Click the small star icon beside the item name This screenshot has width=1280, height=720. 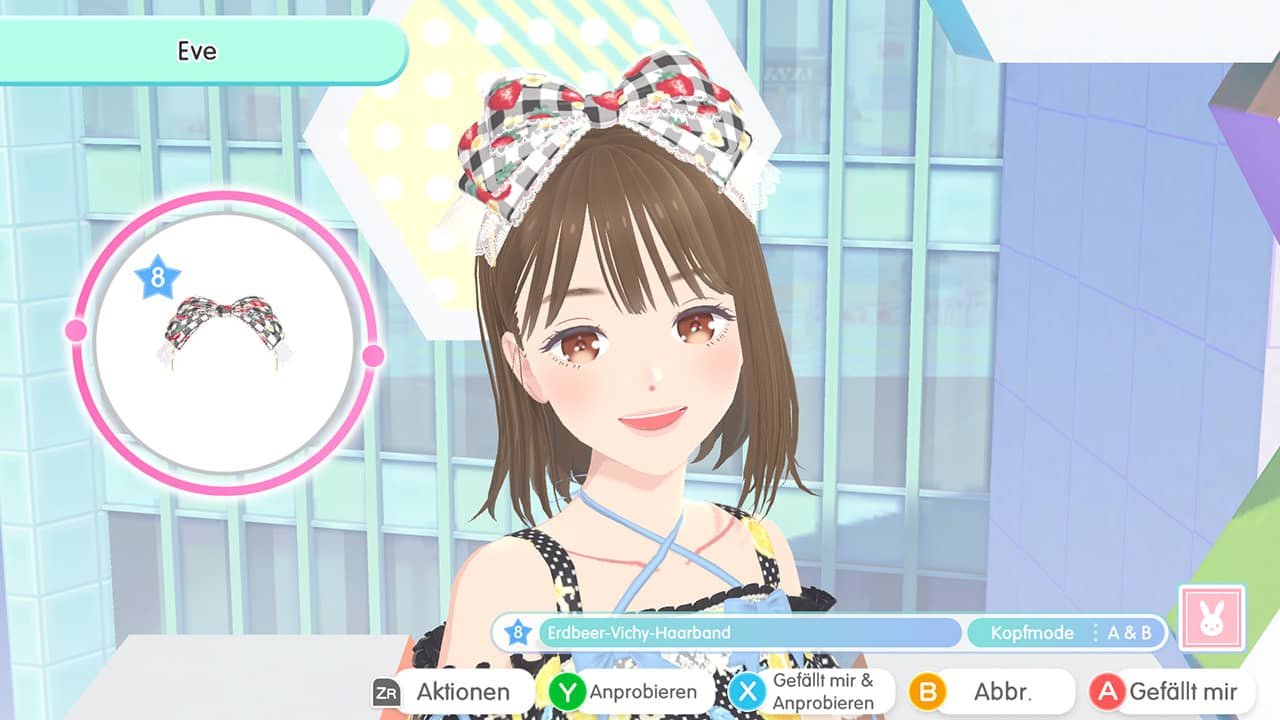click(516, 633)
